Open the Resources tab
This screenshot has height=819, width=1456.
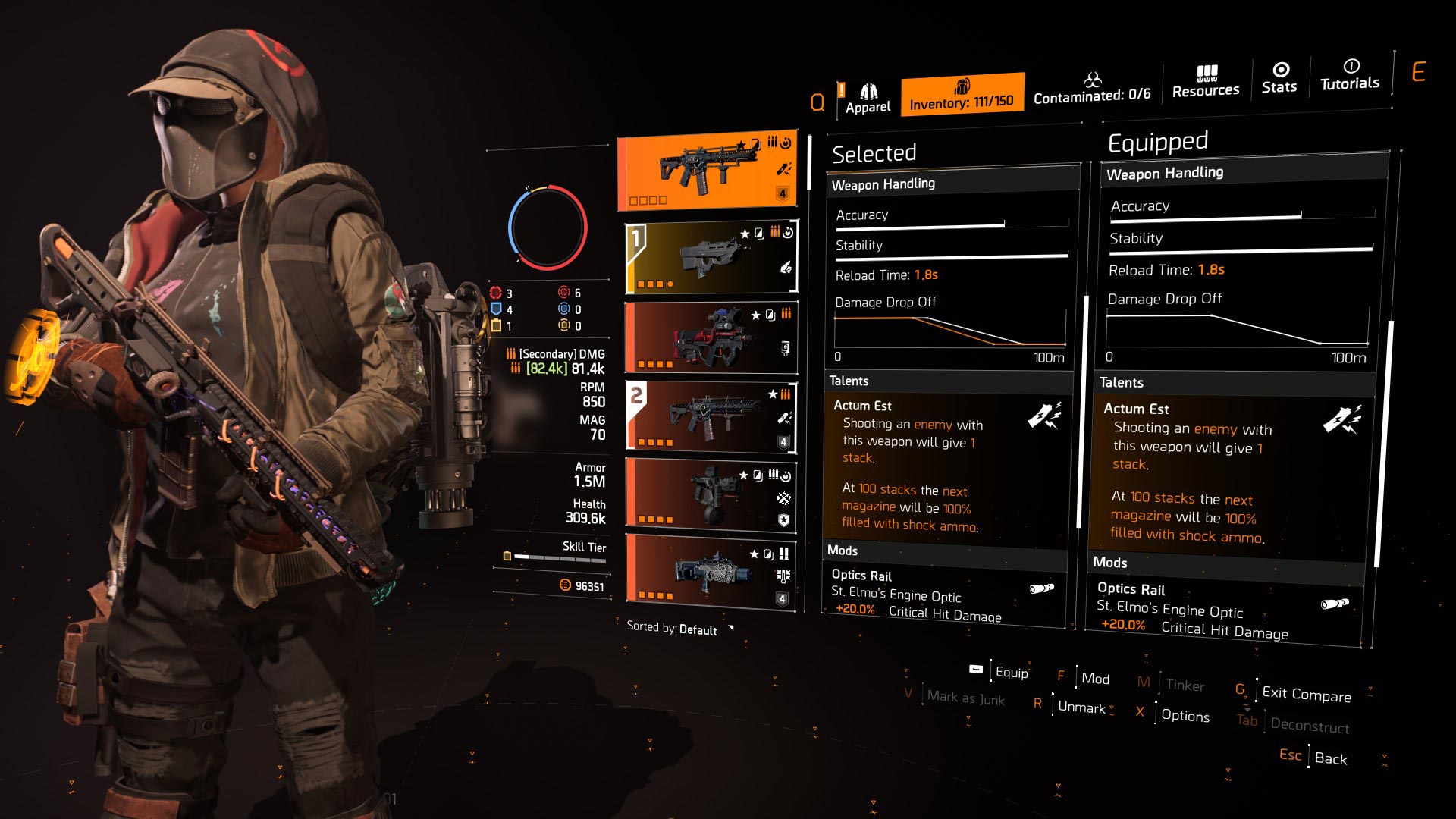pos(1206,82)
